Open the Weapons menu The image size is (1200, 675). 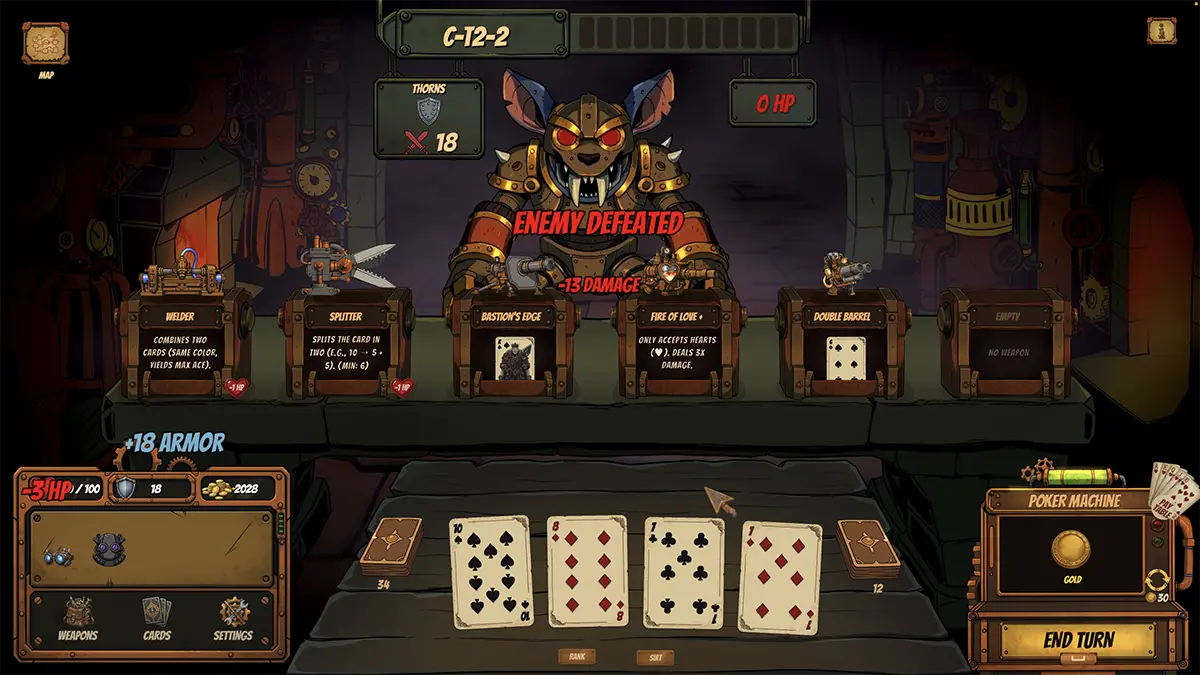pos(78,618)
